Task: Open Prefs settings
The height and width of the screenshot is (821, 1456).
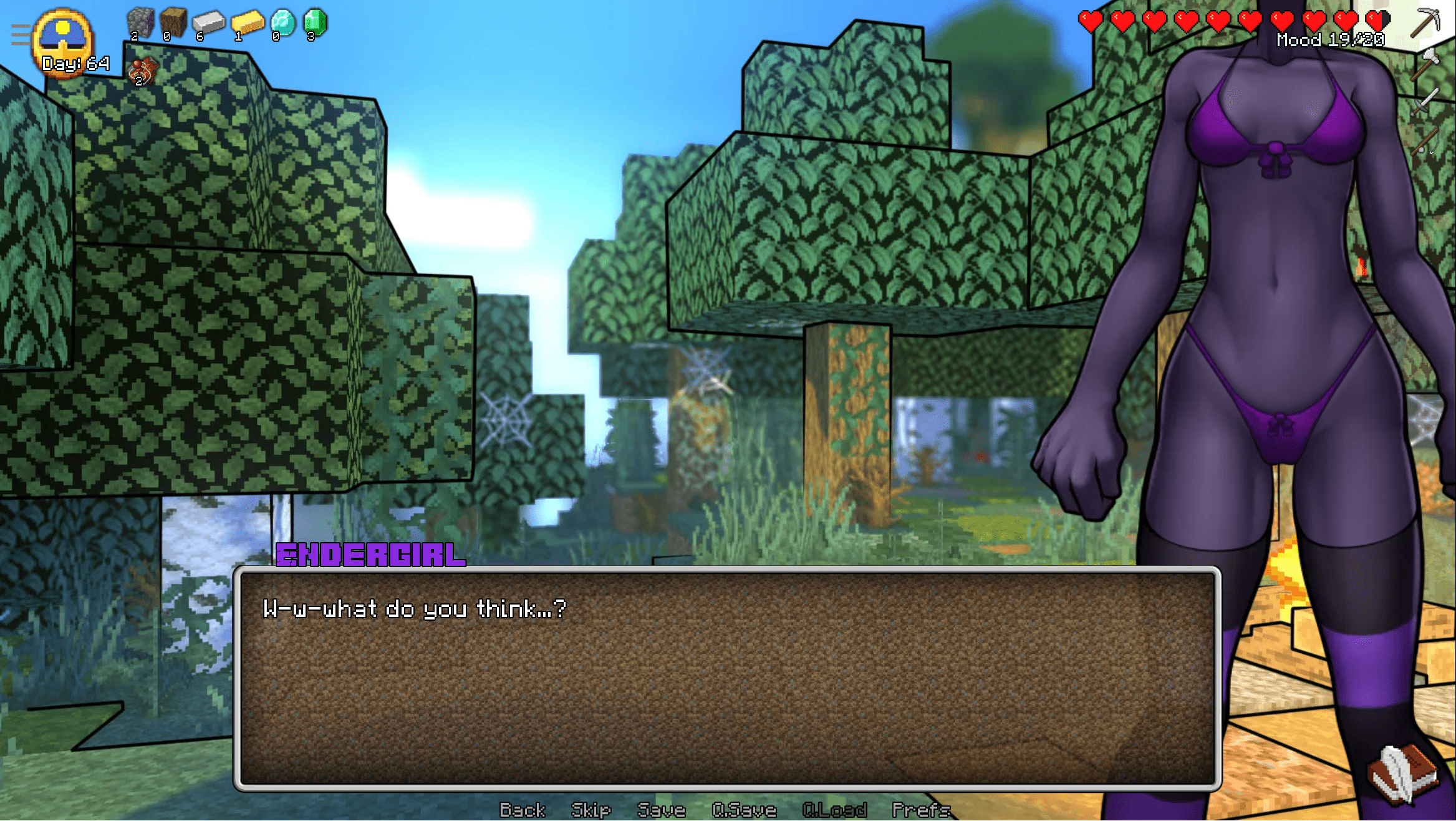Action: pyautogui.click(x=921, y=810)
